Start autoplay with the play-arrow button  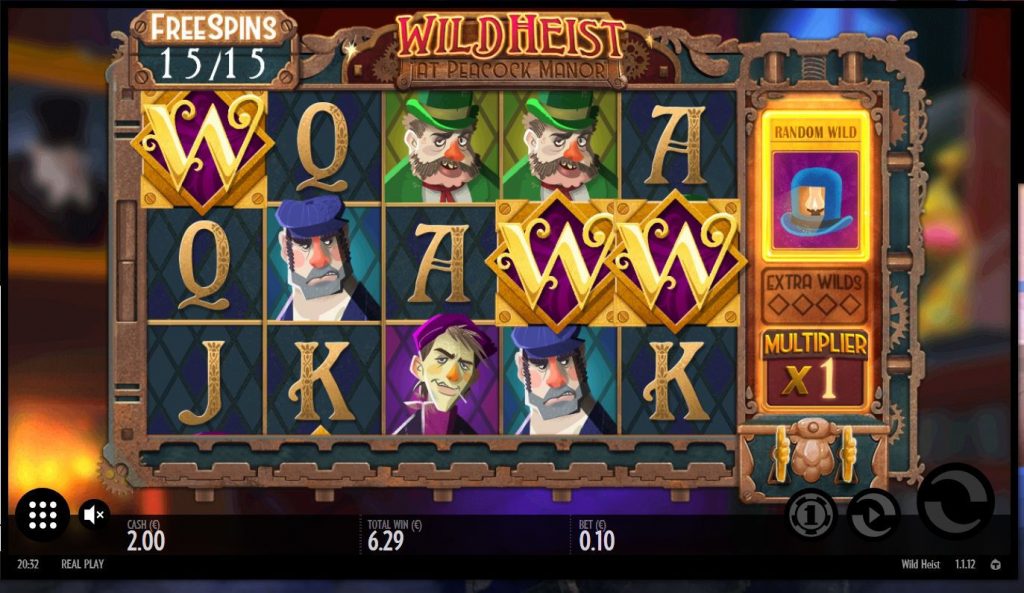[x=873, y=514]
